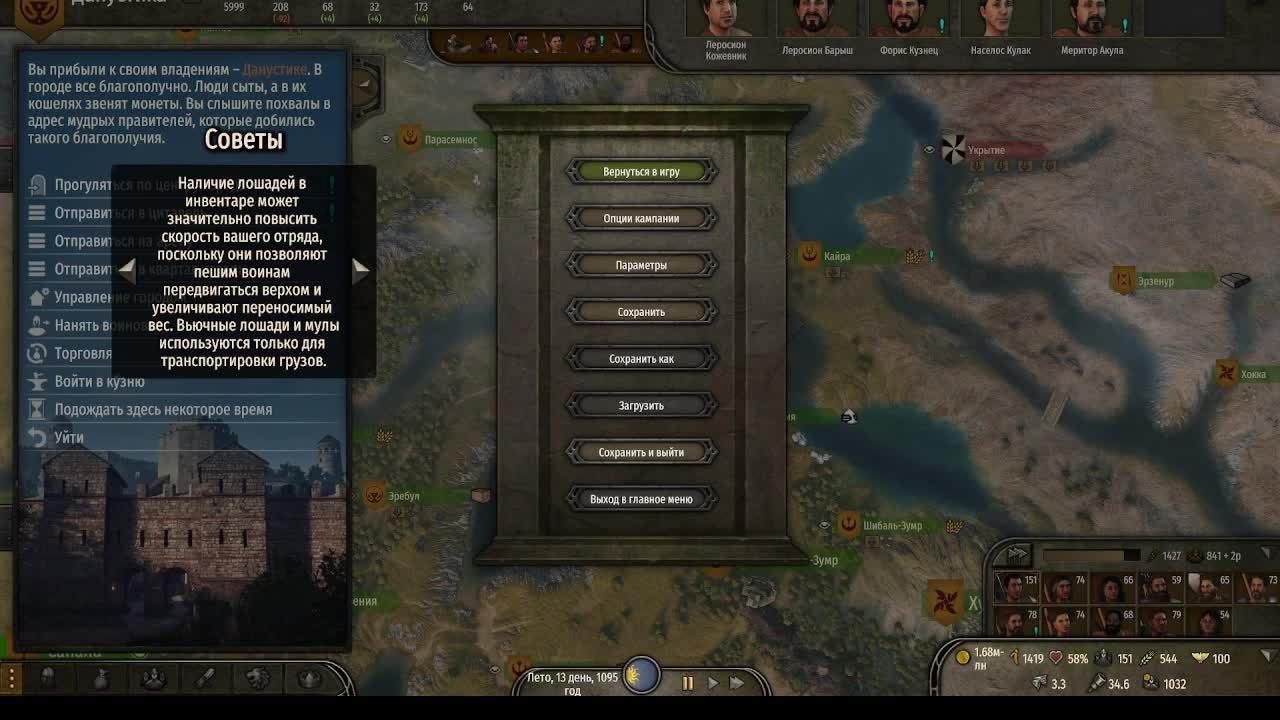The height and width of the screenshot is (720, 1280).
Task: Pause the campaign with the pause control
Action: (x=688, y=682)
